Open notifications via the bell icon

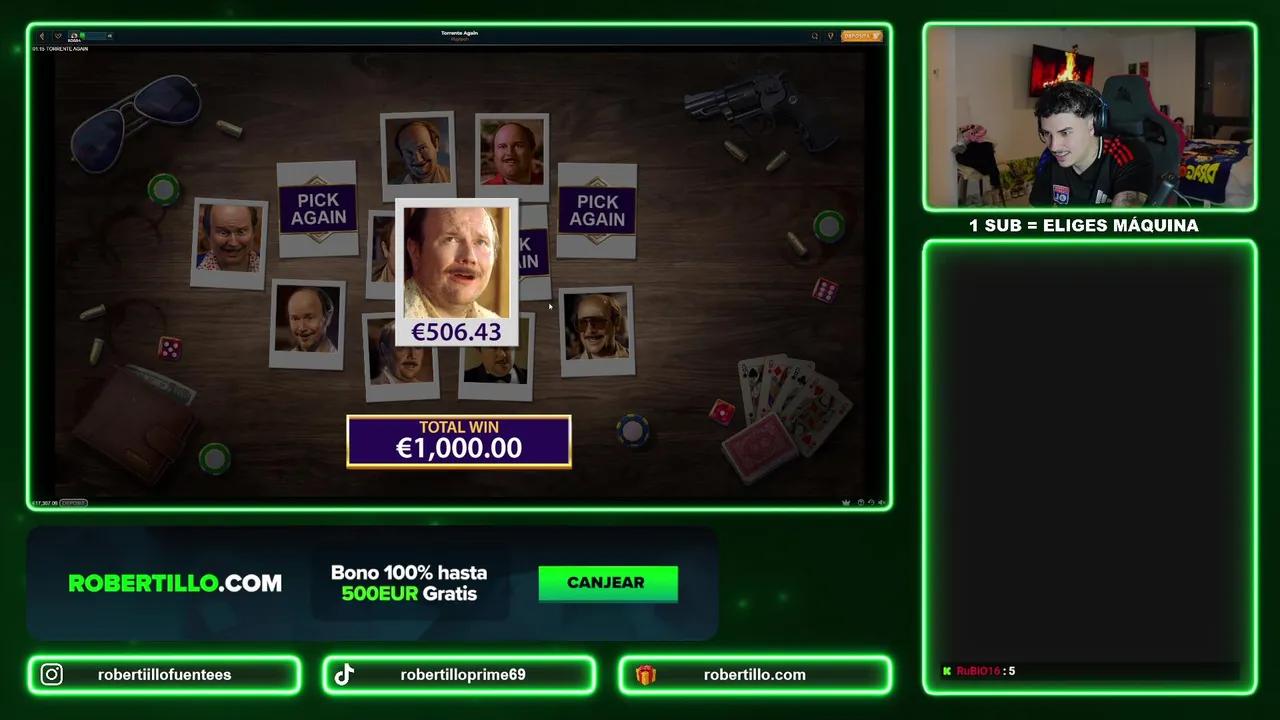coord(831,36)
